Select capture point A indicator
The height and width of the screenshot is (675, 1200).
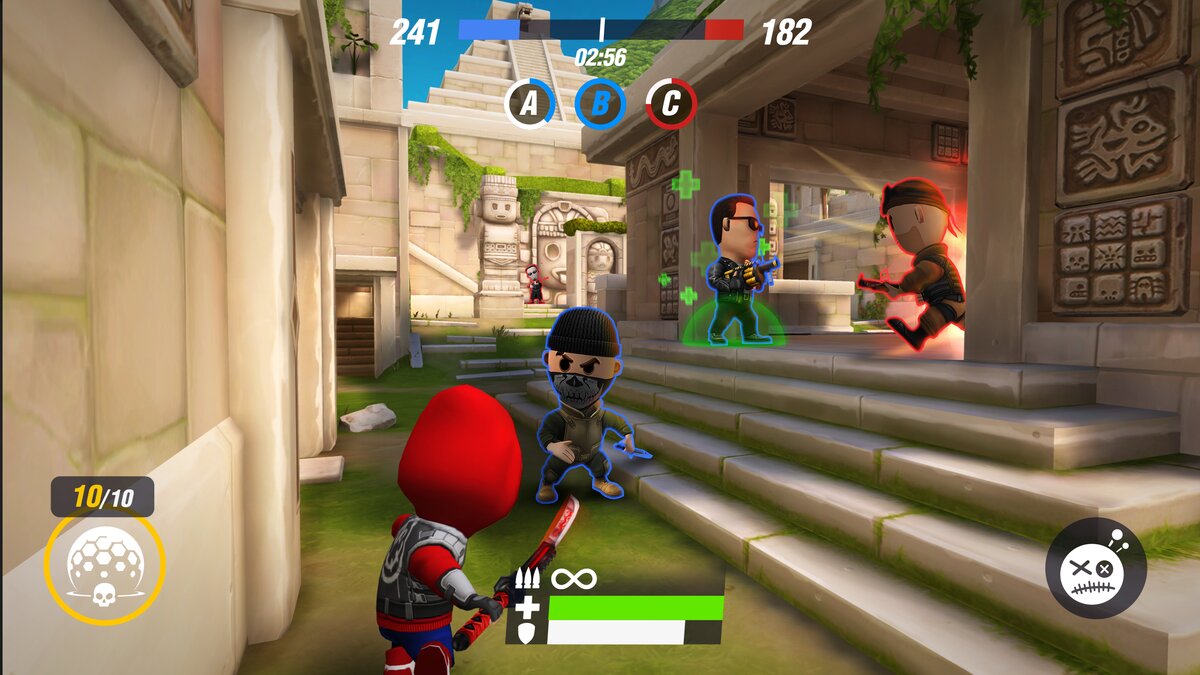pos(529,103)
